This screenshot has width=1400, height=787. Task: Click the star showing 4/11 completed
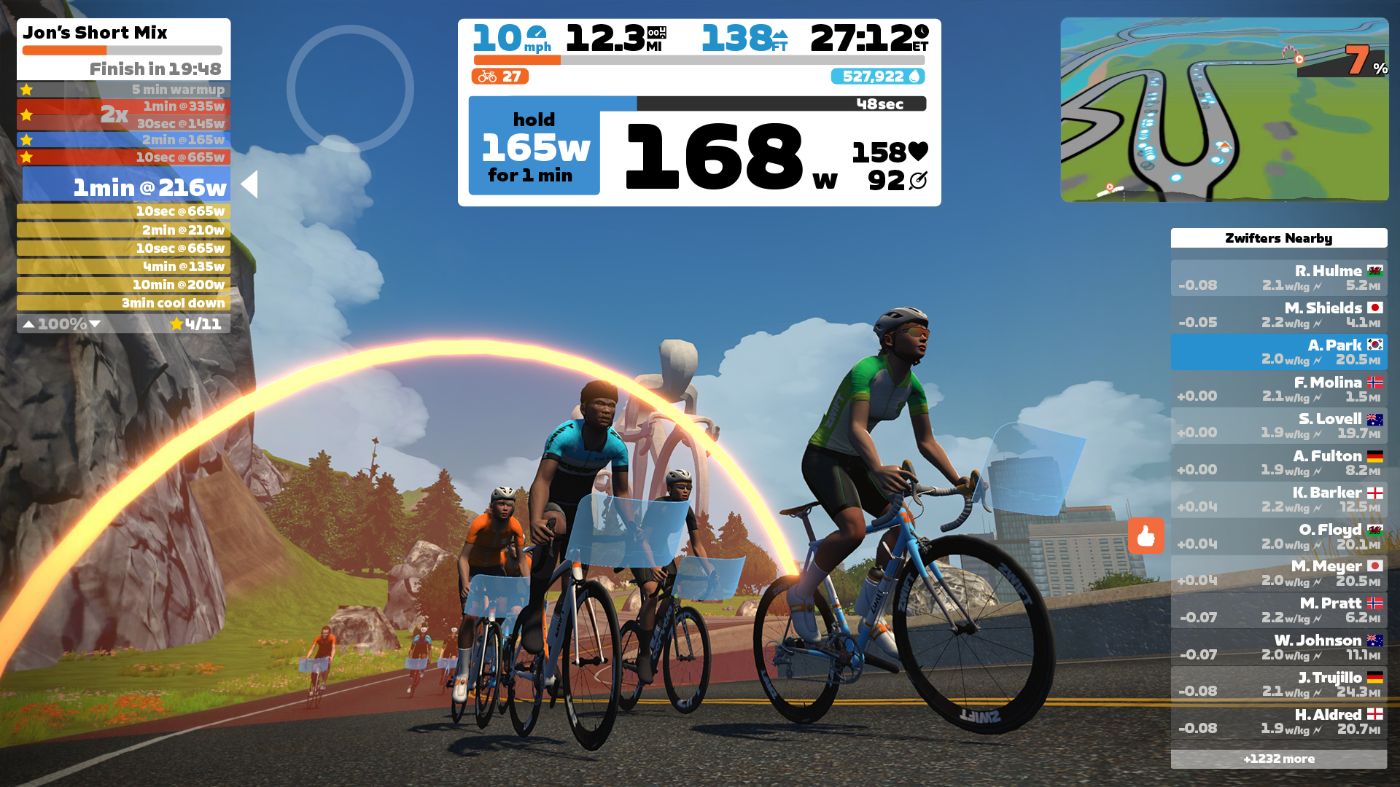[x=178, y=324]
